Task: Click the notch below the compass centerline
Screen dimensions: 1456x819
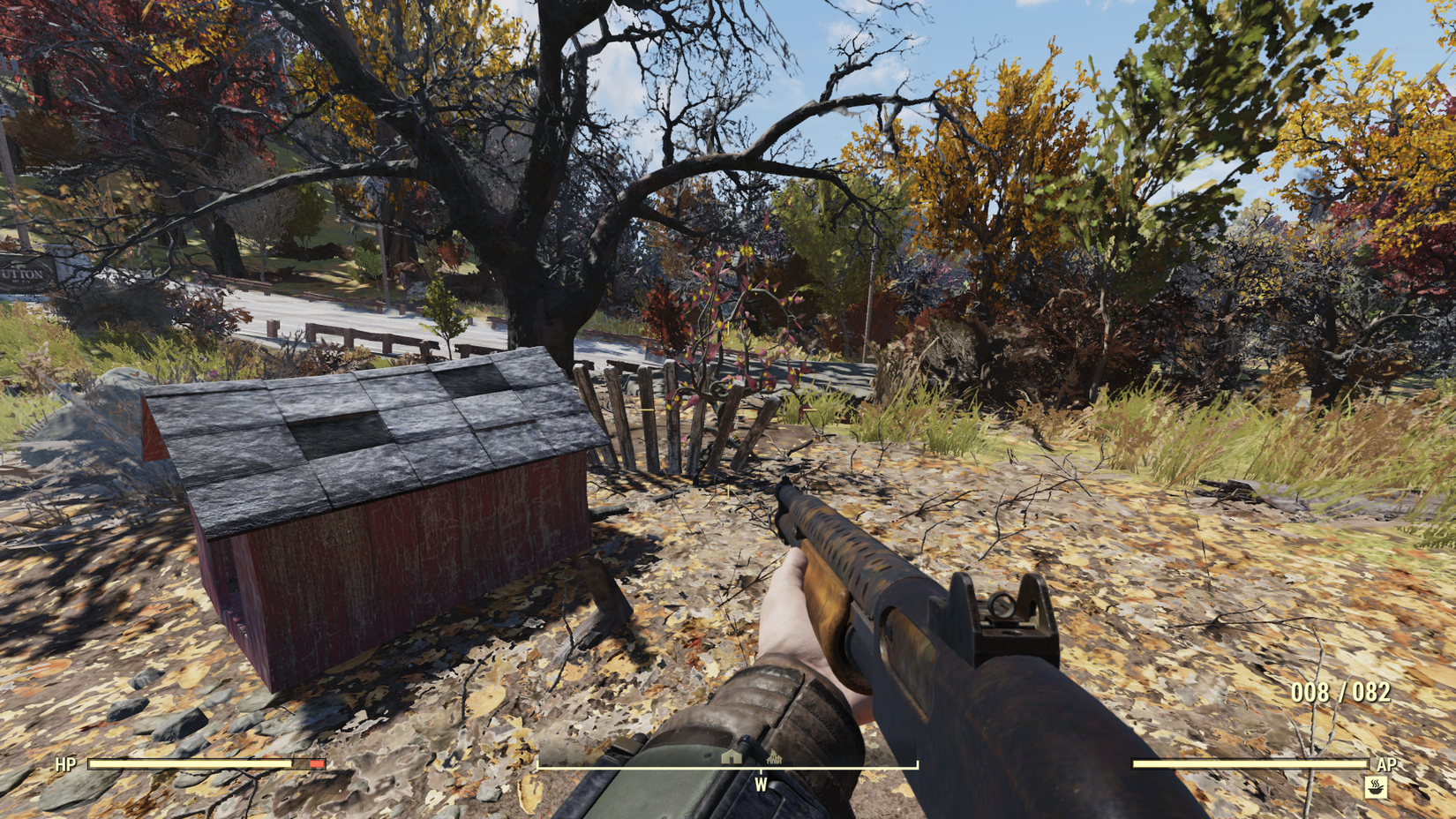Action: [x=762, y=772]
